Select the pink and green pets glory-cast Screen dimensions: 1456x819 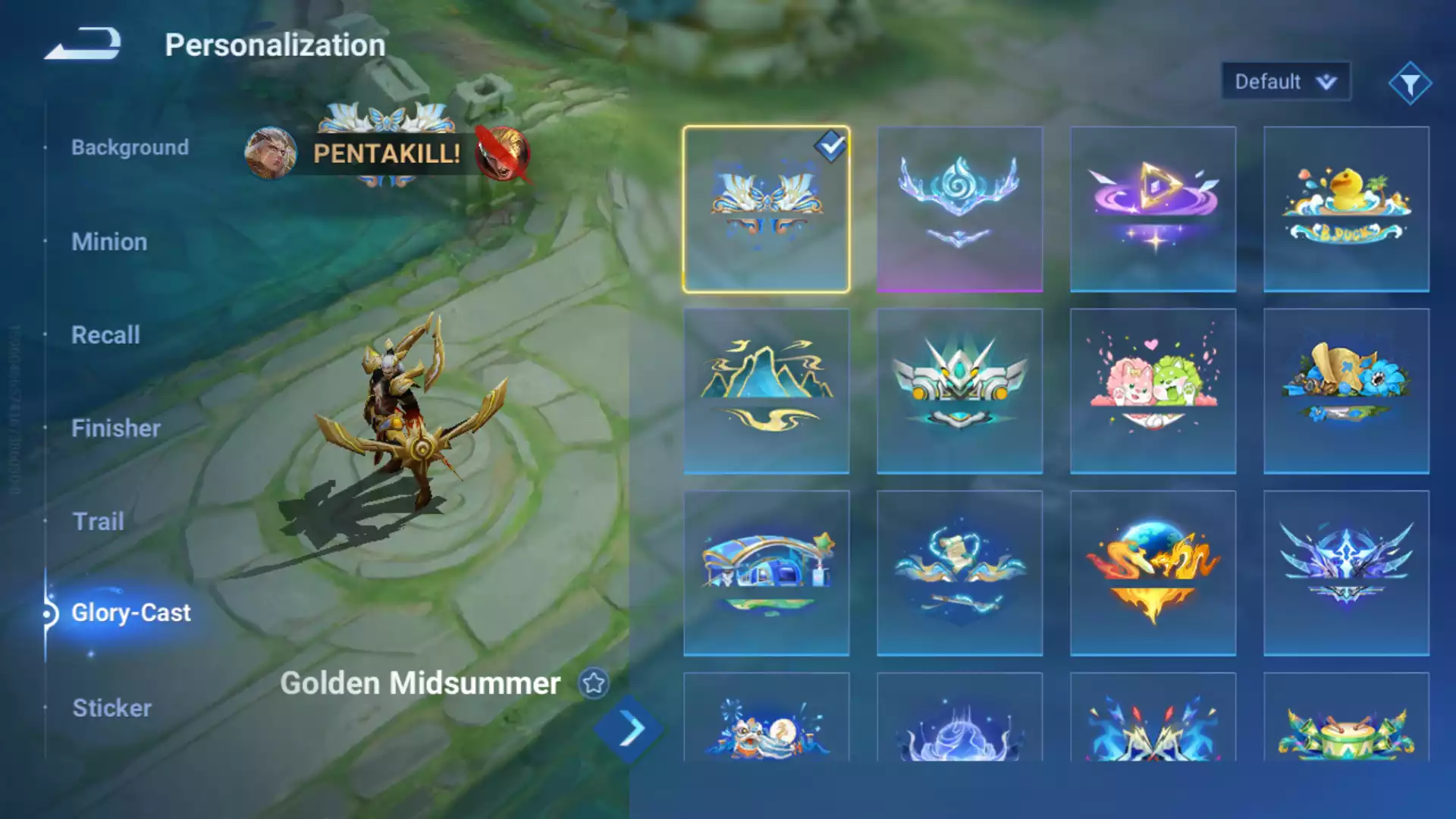(1153, 391)
